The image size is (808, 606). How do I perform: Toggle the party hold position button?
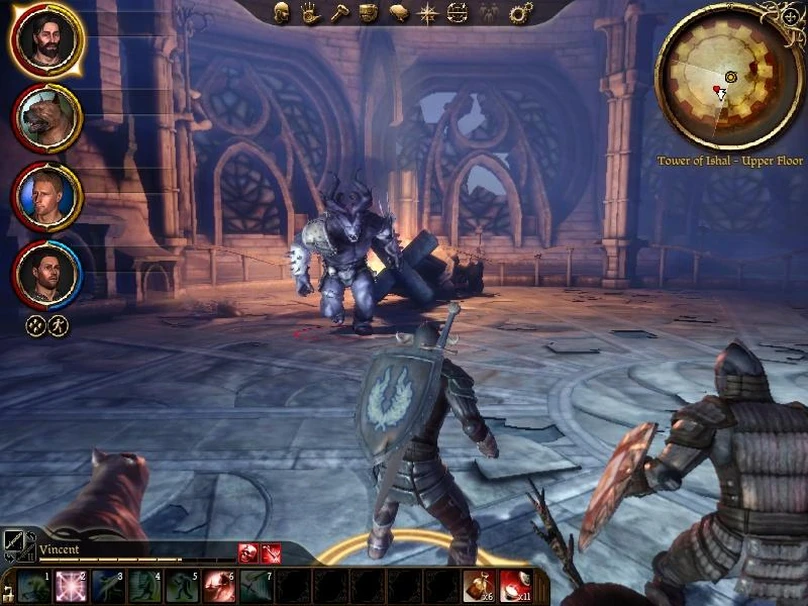point(58,326)
